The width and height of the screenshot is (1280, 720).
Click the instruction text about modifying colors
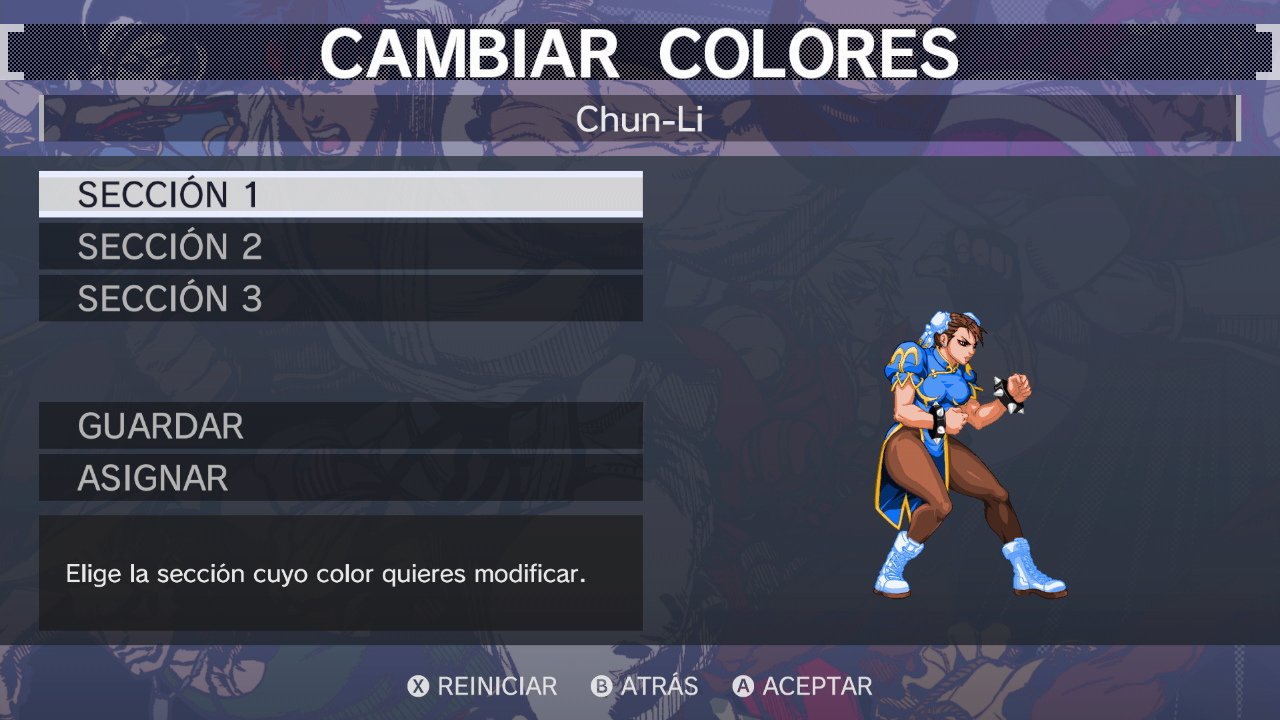[340, 574]
